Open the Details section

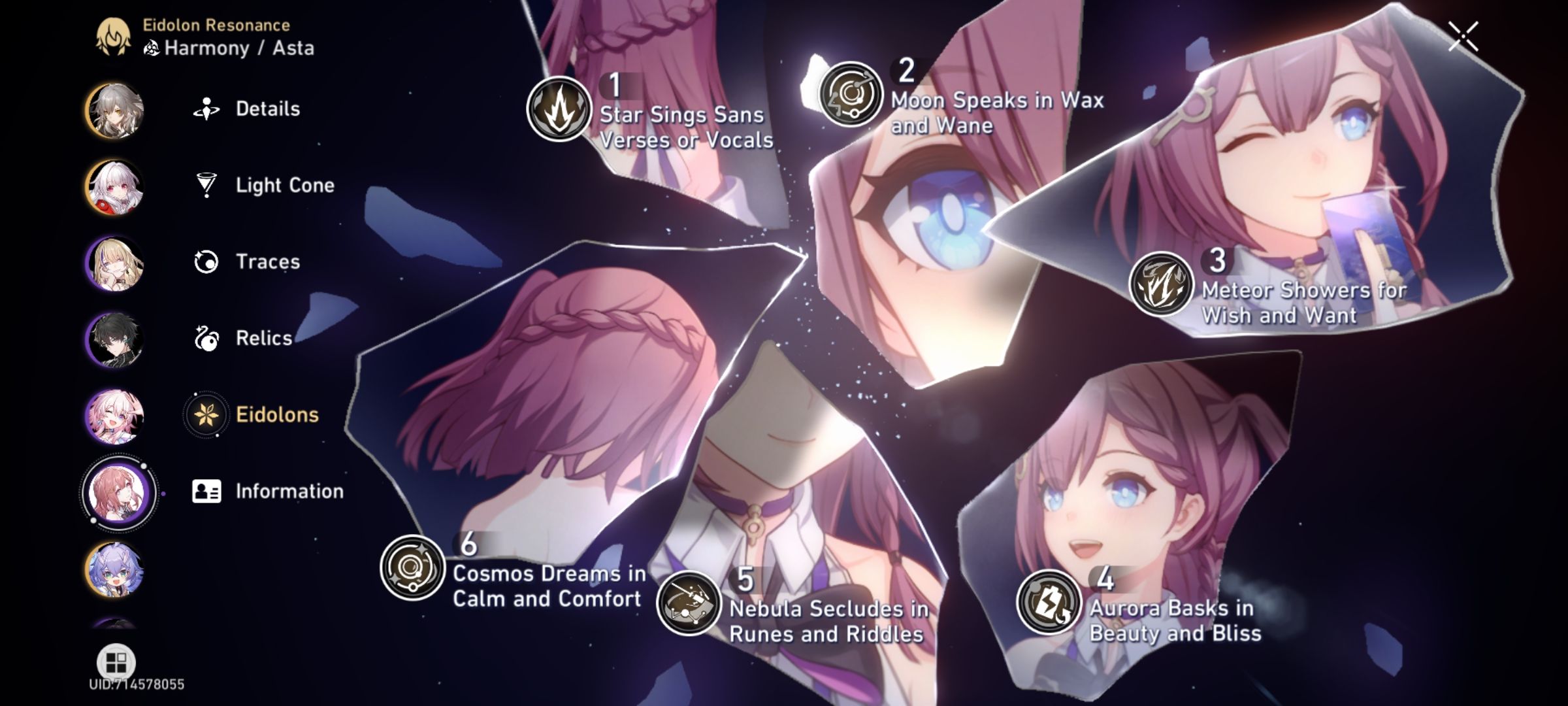click(x=267, y=109)
